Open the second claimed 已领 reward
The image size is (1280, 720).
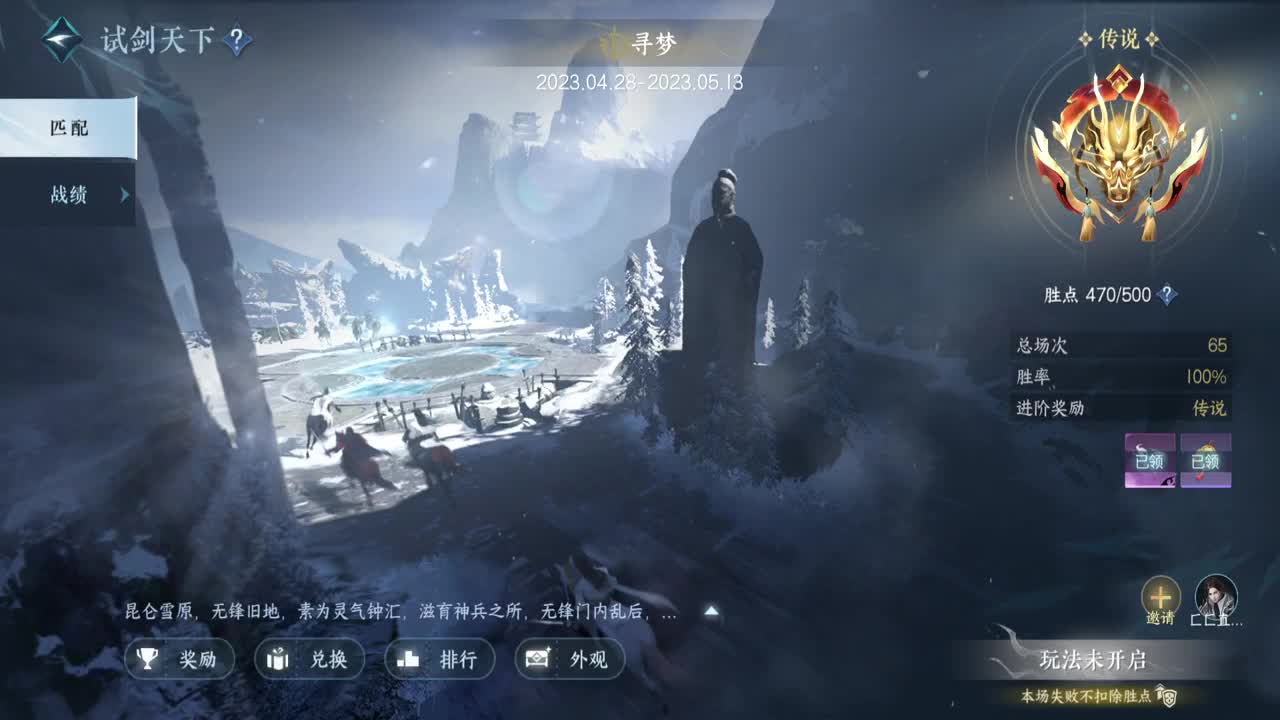click(x=1205, y=461)
